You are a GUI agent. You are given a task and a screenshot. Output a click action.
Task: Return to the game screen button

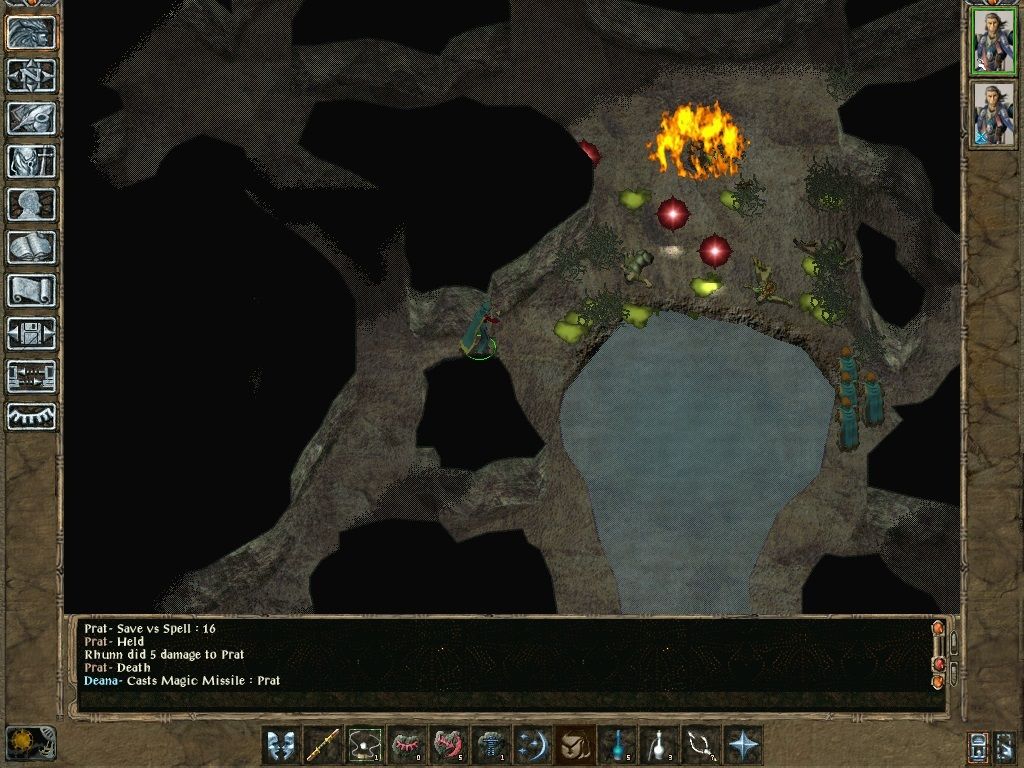[32, 33]
